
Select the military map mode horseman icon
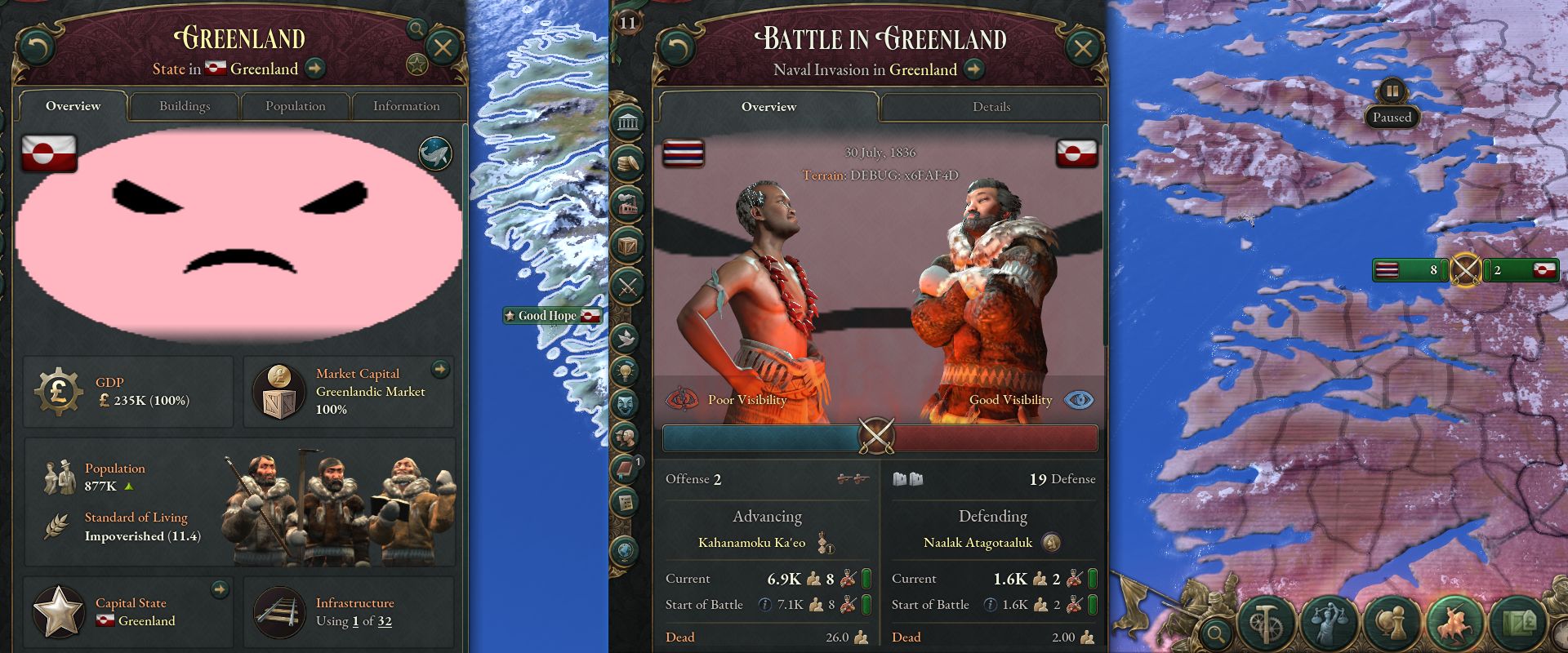click(1454, 623)
